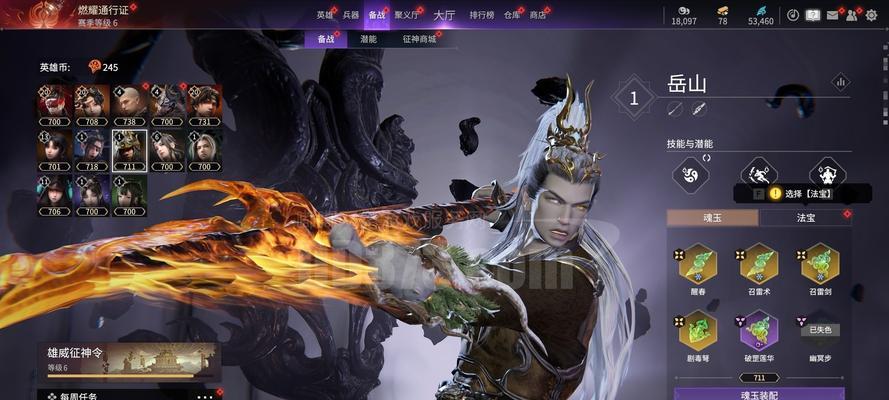The width and height of the screenshot is (889, 400).
Task: Open the 英雄 (Heroes) menu tab
Action: (x=325, y=15)
